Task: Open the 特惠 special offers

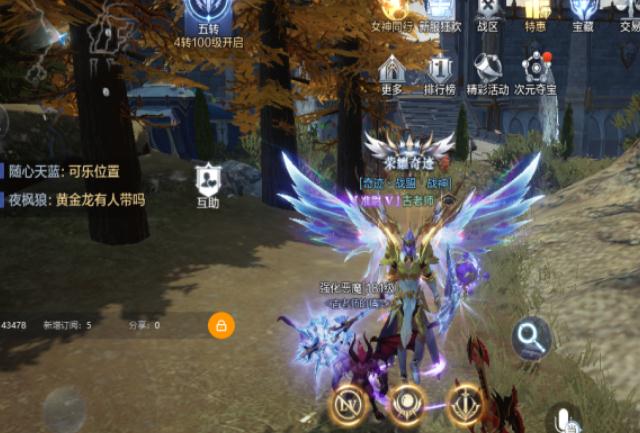Action: pyautogui.click(x=536, y=12)
